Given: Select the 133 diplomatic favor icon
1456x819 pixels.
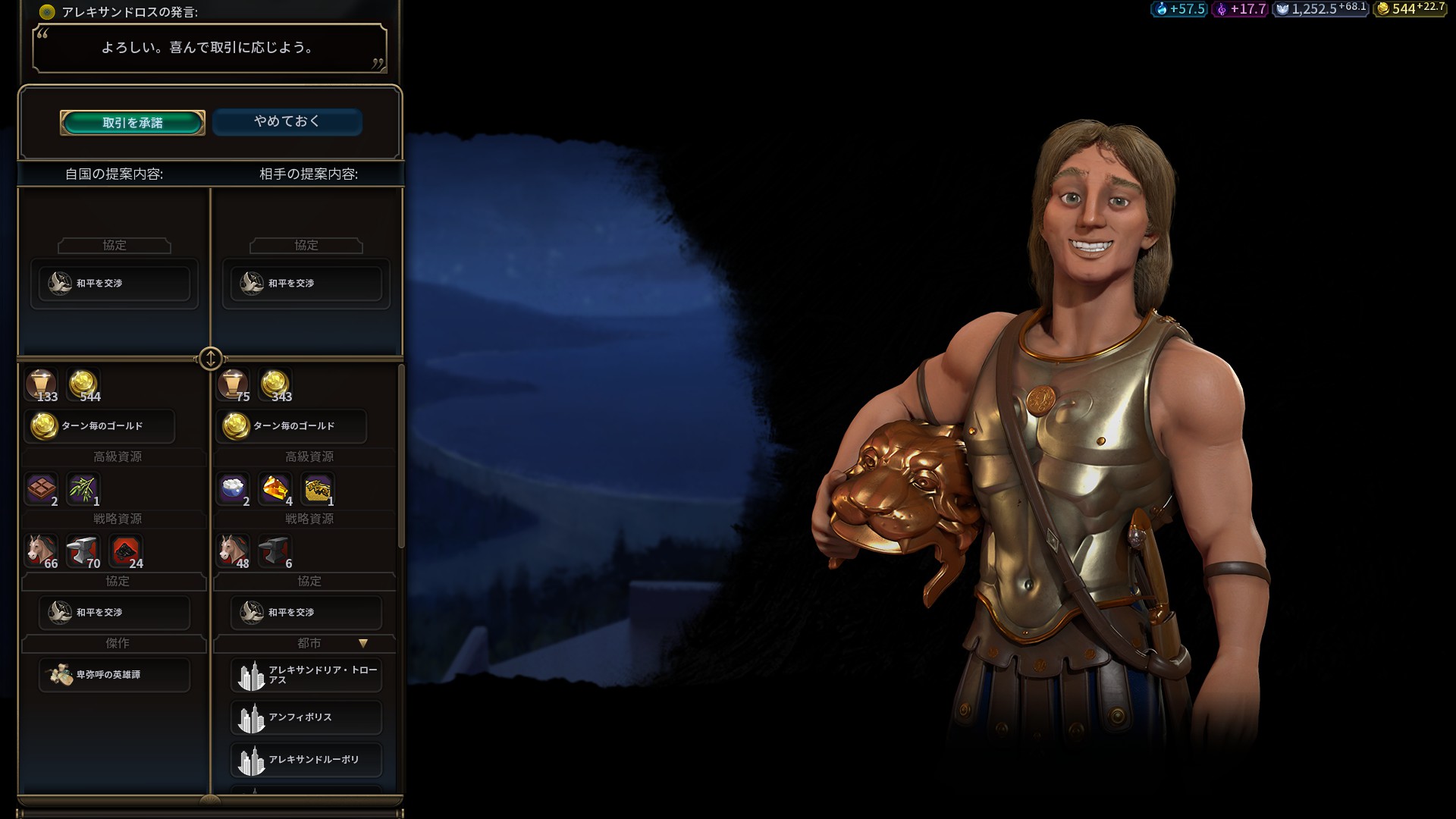Looking at the screenshot, I should [41, 384].
